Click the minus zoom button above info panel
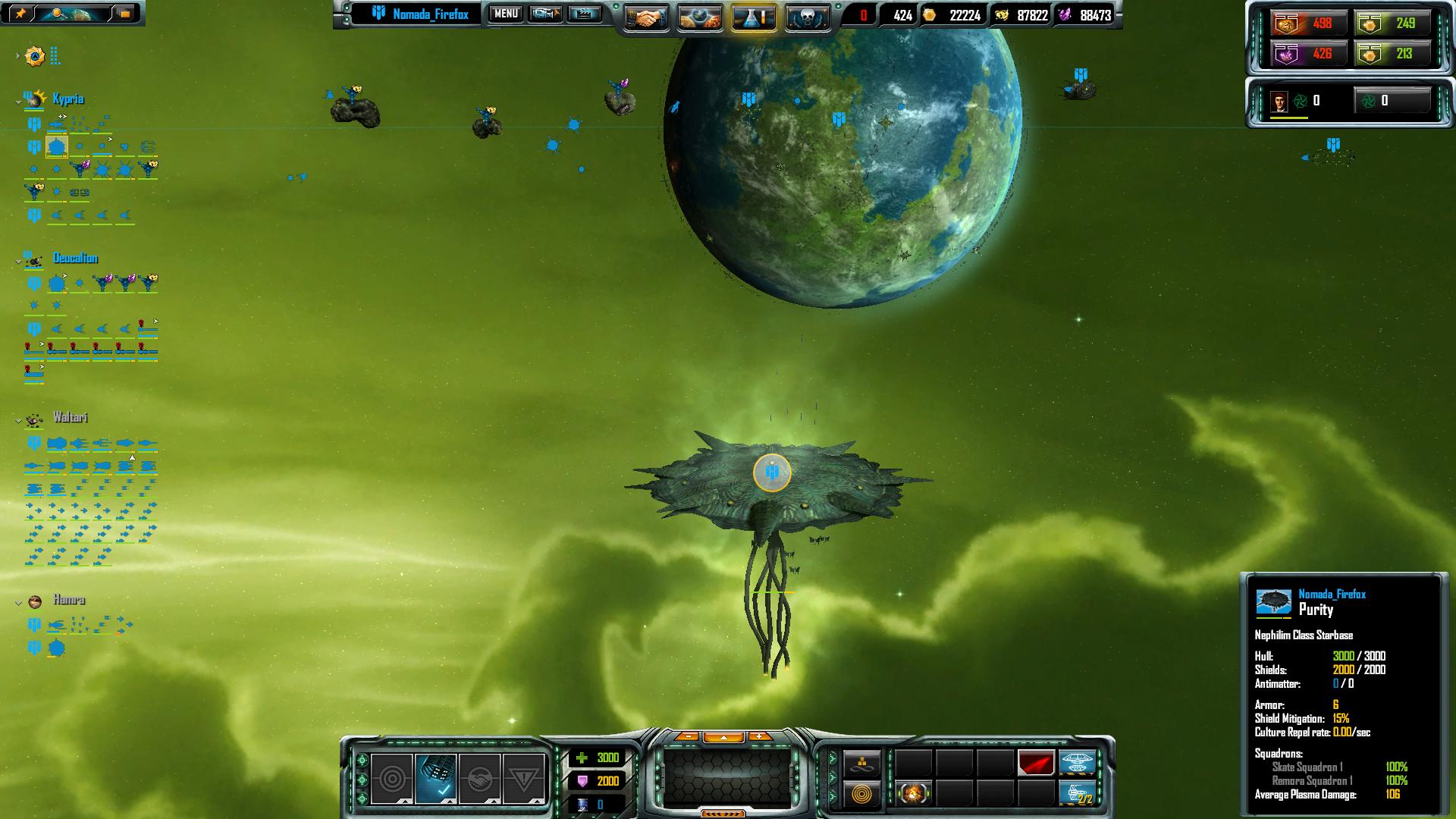Viewport: 1456px width, 819px height. pyautogui.click(x=687, y=736)
